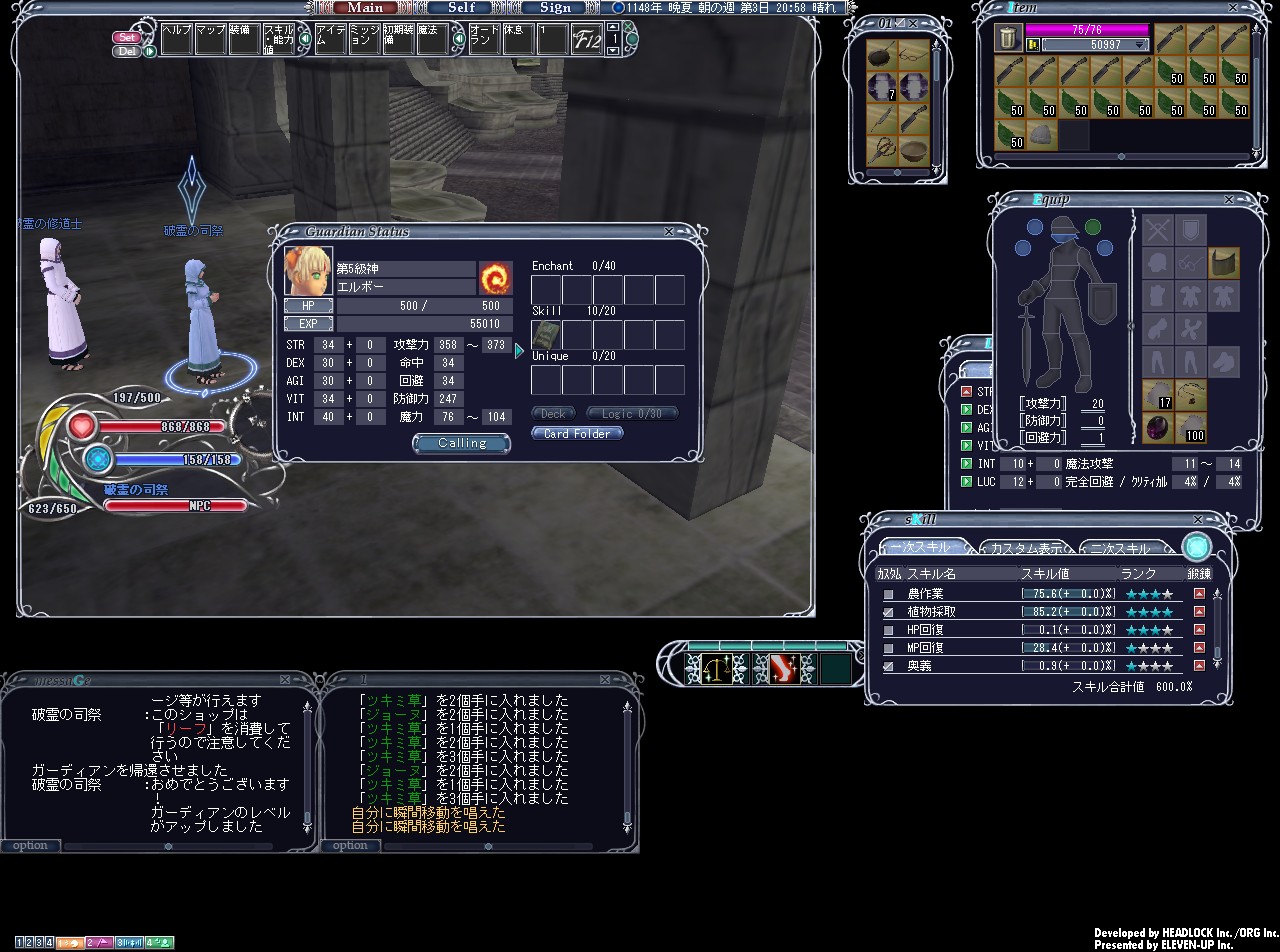Close the Skill window
This screenshot has width=1280, height=952.
tap(1198, 520)
